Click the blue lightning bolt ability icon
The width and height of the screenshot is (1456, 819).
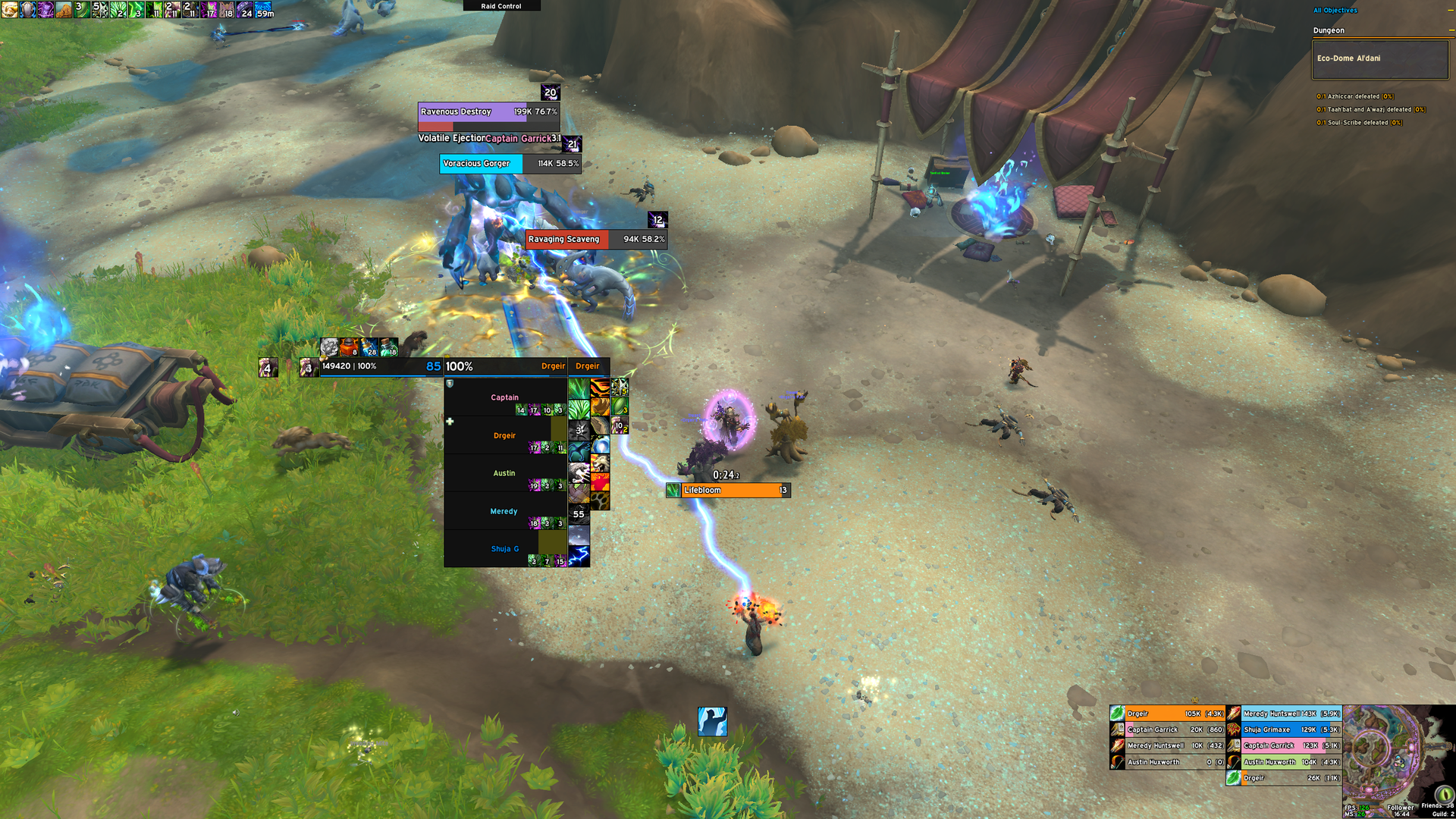[579, 556]
